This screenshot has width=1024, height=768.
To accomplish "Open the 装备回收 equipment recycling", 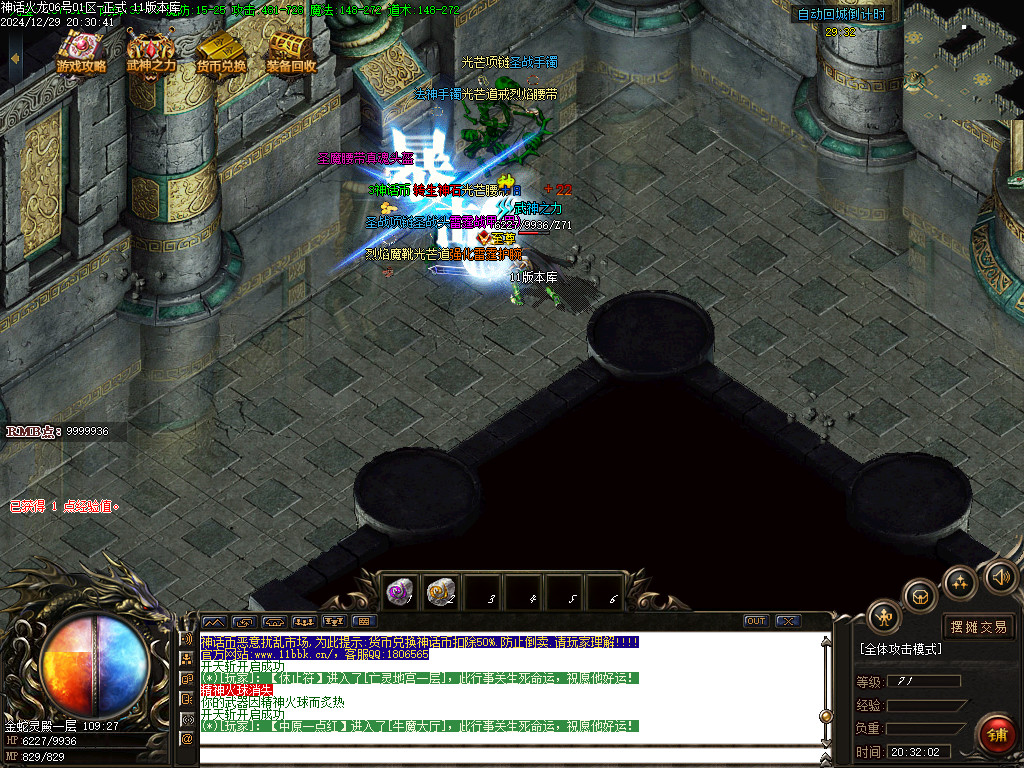I will [291, 52].
